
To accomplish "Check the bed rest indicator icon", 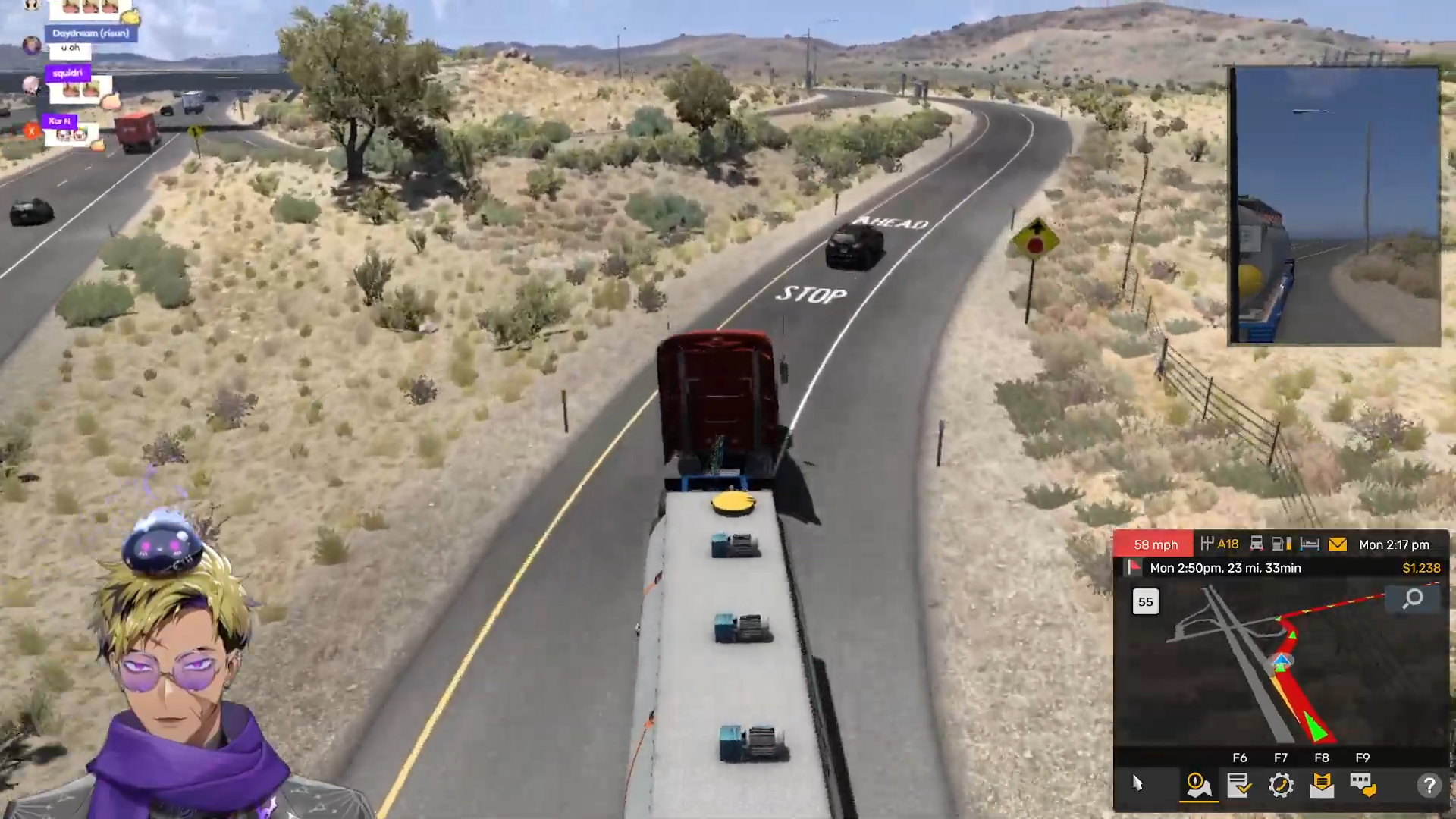I will (x=1310, y=544).
